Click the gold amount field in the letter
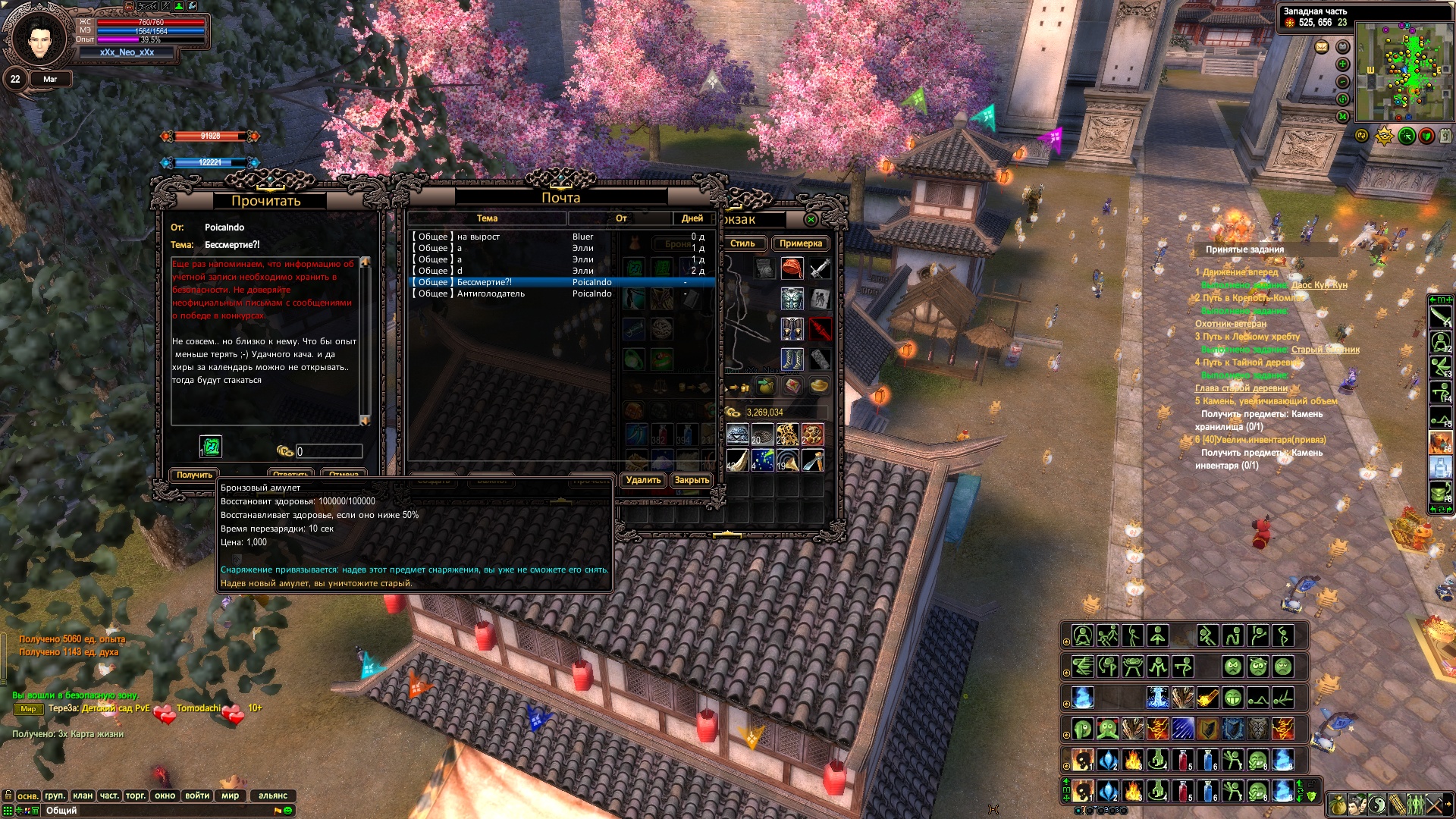Screen dimensions: 1456x819 [x=328, y=451]
